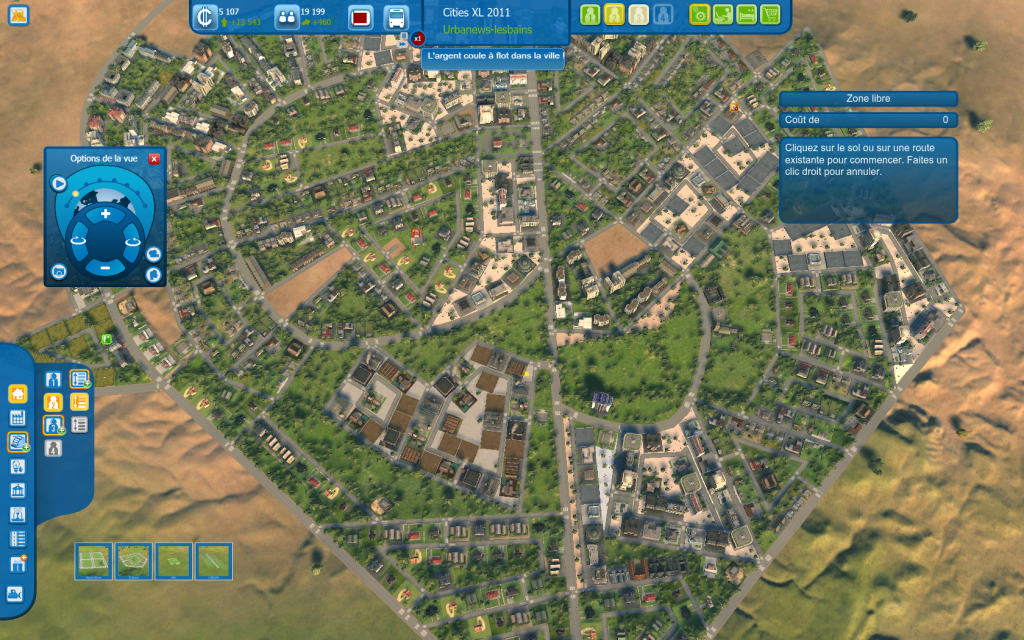The width and height of the screenshot is (1024, 640).
Task: Select the bulldozer demolish tool
Action: [x=15, y=593]
